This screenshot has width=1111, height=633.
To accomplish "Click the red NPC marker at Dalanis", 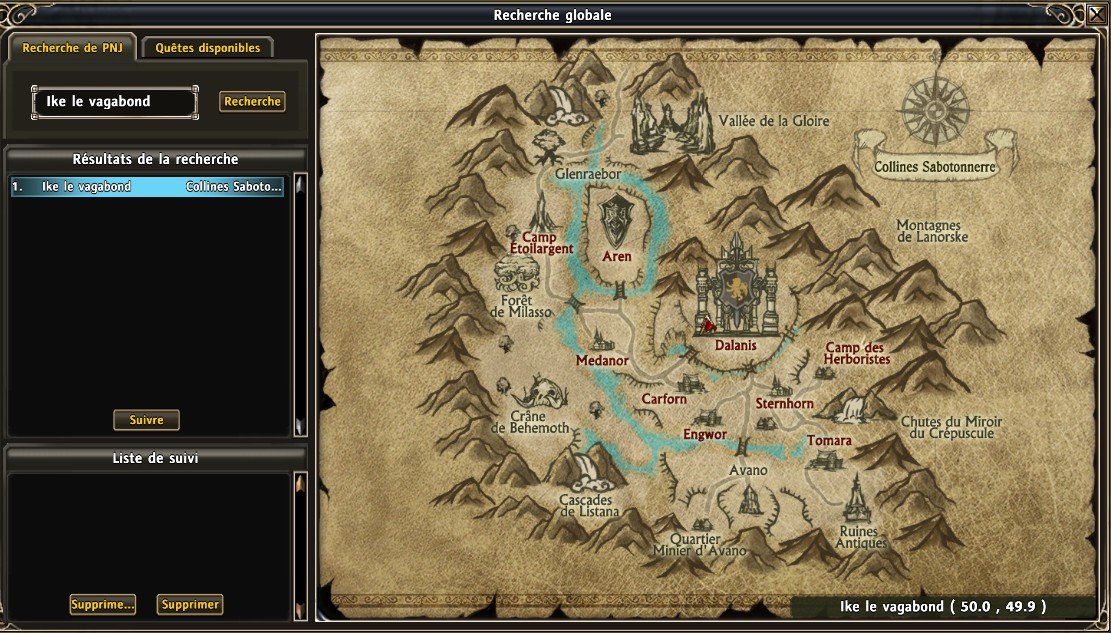I will [x=708, y=323].
